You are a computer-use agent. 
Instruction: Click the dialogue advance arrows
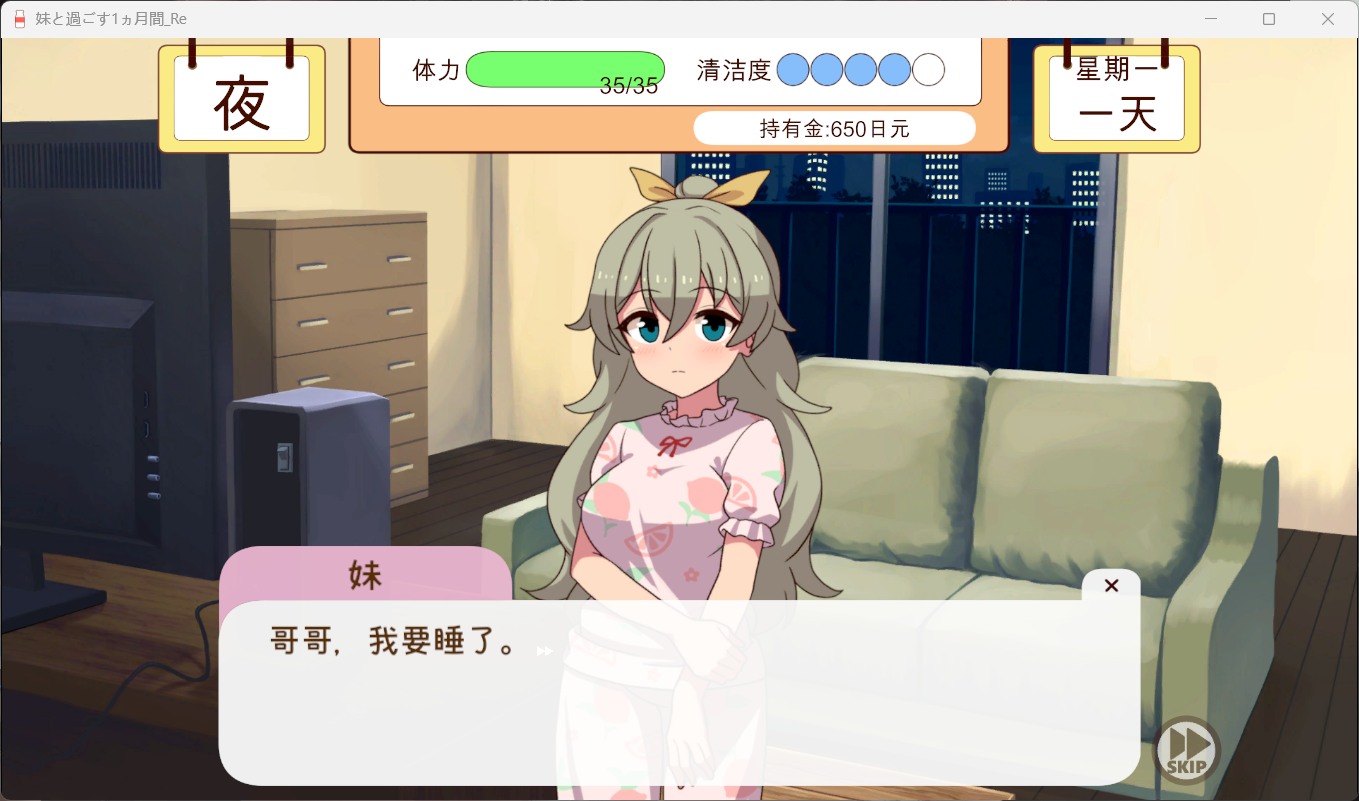point(543,650)
